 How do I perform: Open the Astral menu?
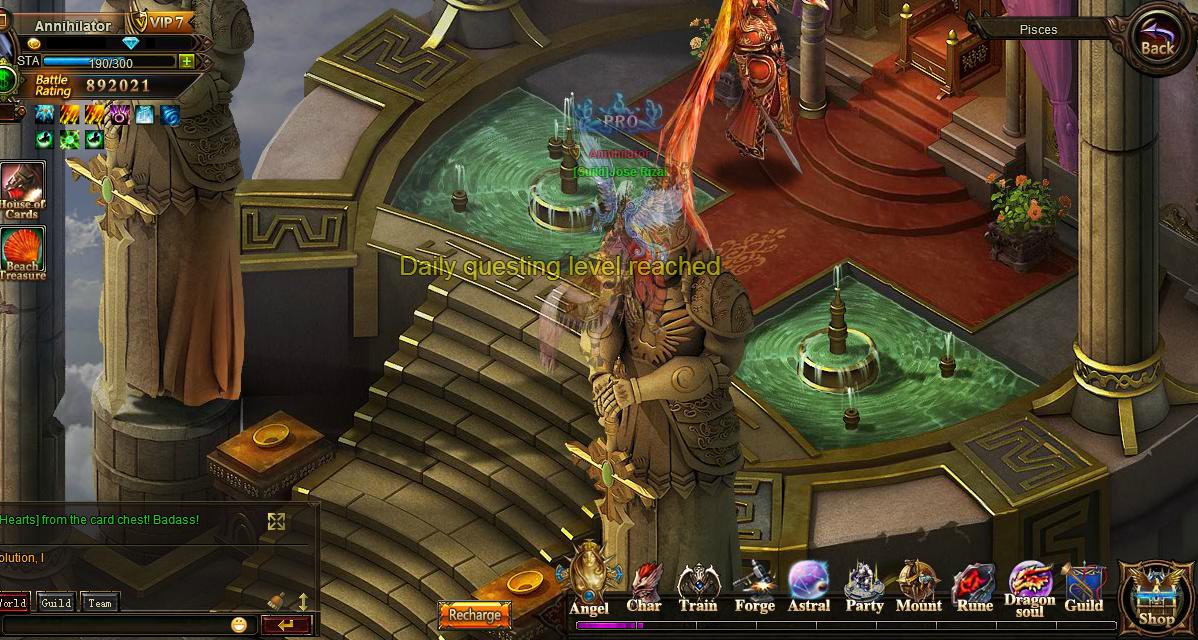(808, 587)
